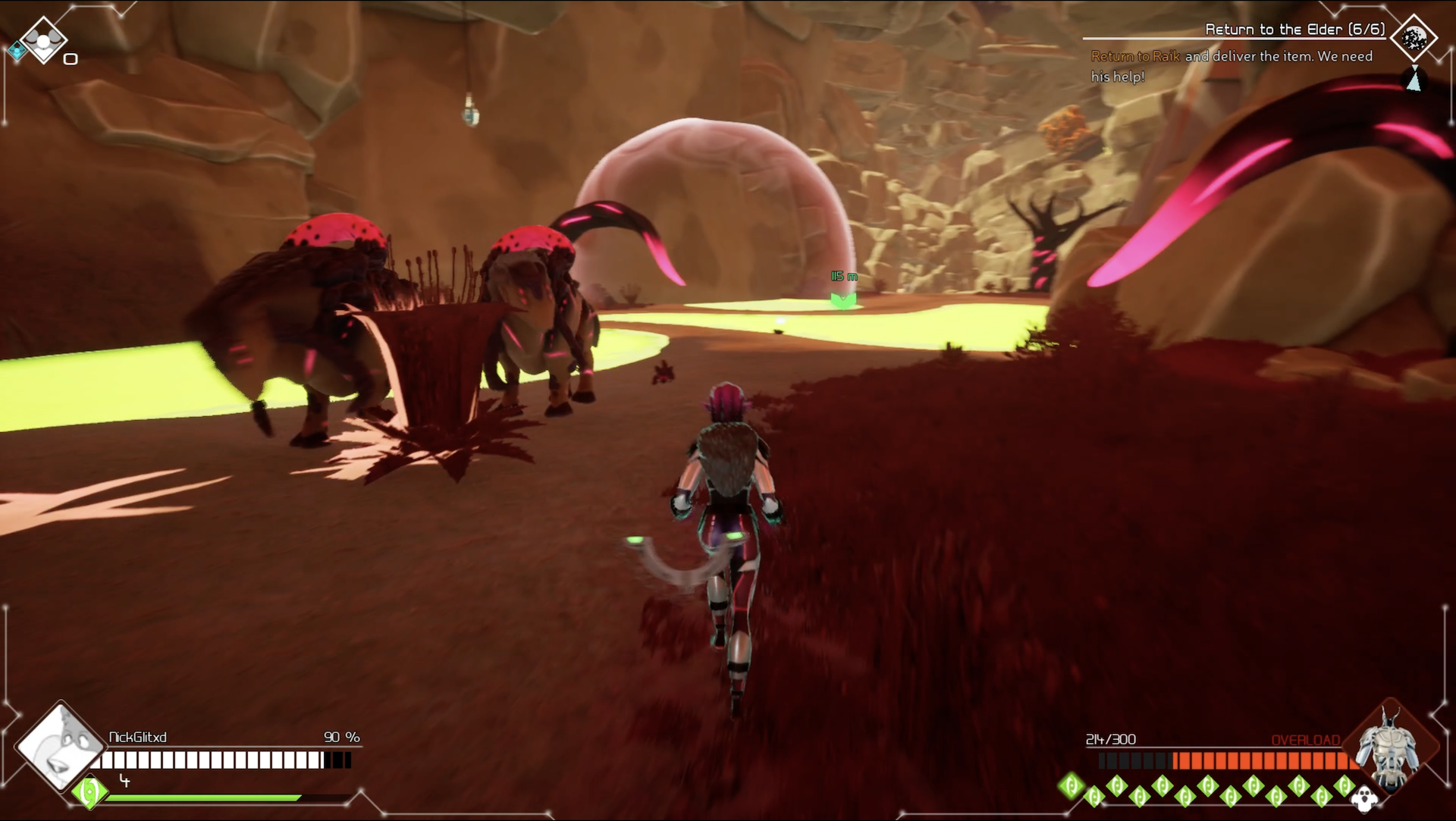
Task: Click the 90% health bar of NickGlitxd
Action: pyautogui.click(x=227, y=759)
